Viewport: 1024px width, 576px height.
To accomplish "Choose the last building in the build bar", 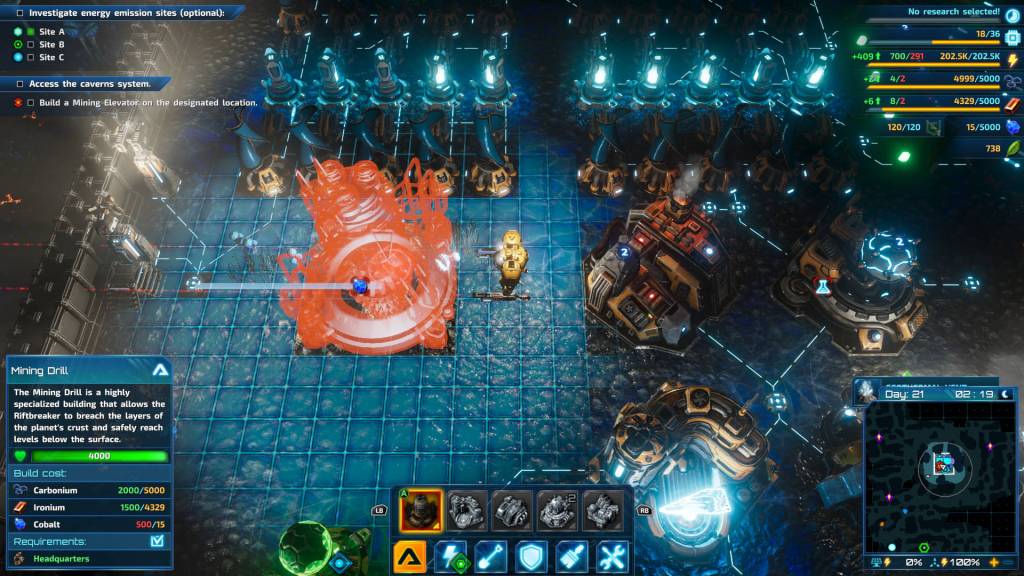I will pos(603,511).
